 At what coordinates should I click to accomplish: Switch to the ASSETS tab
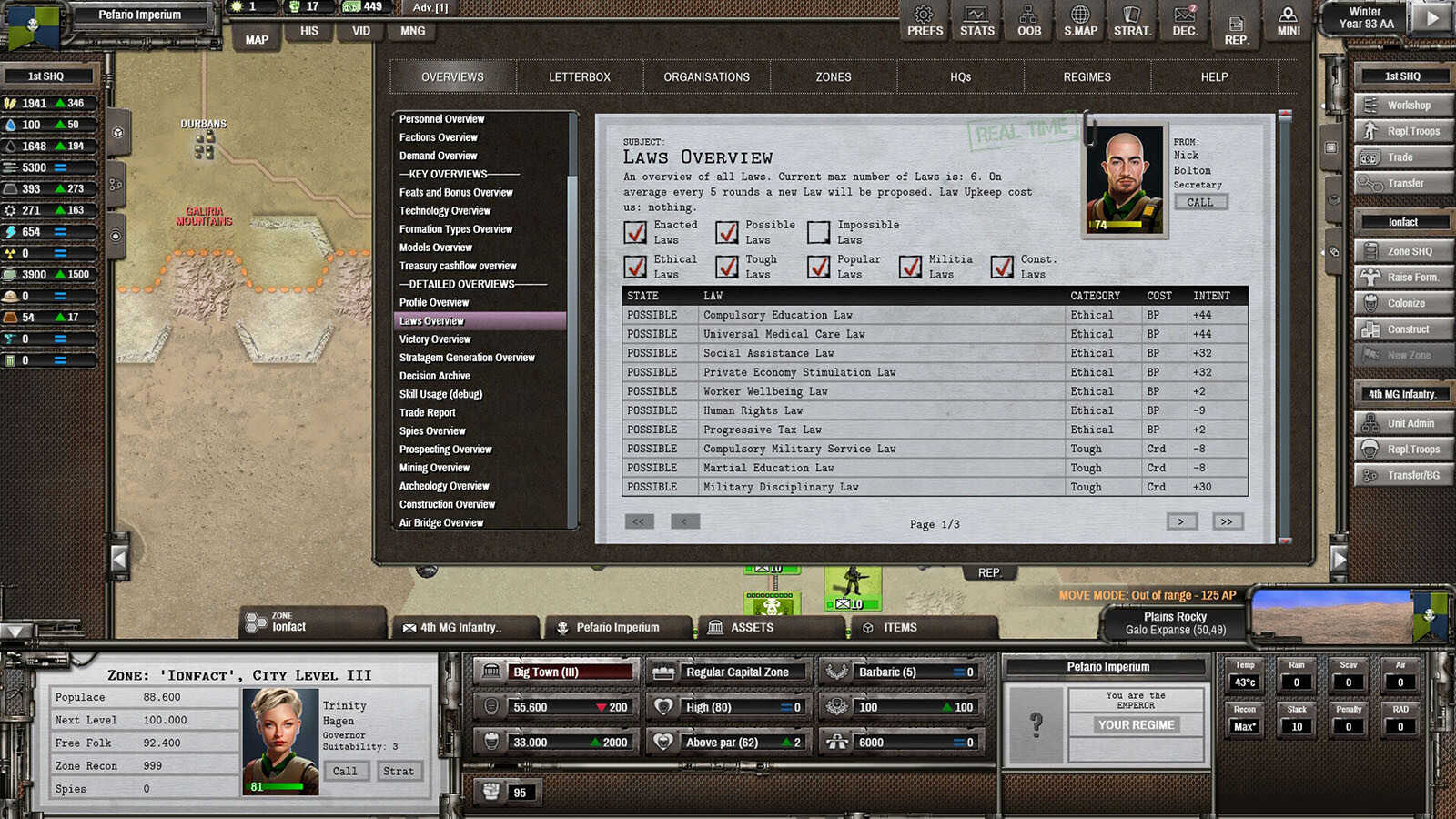pos(752,628)
